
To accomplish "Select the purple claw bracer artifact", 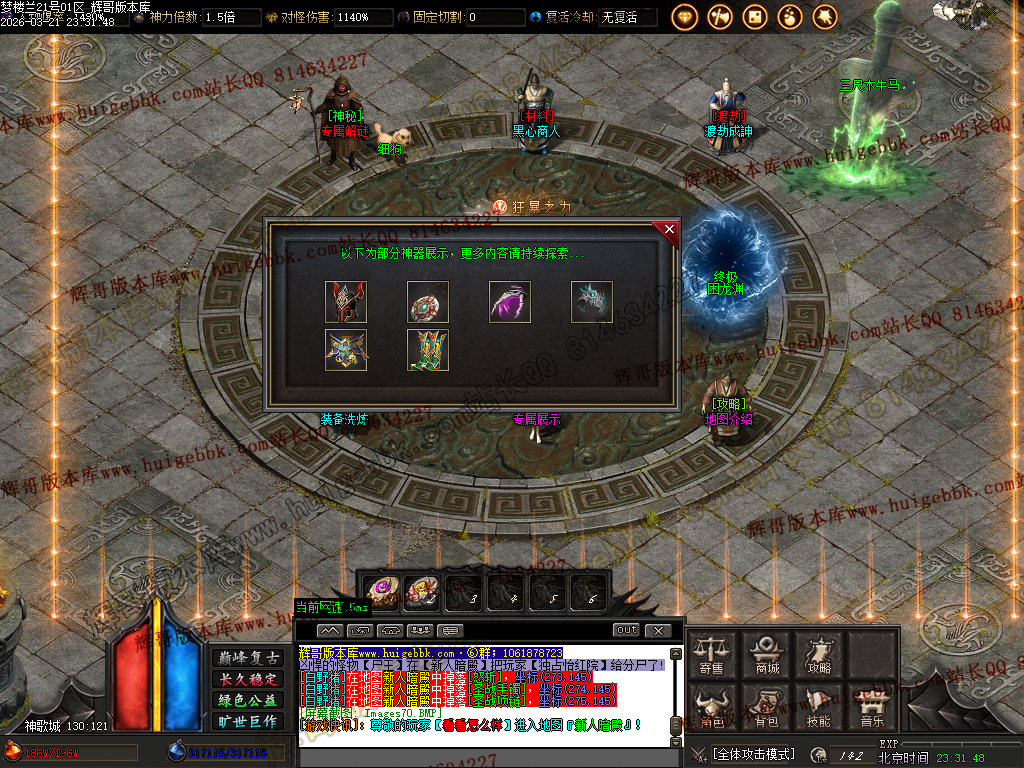I will tap(510, 302).
